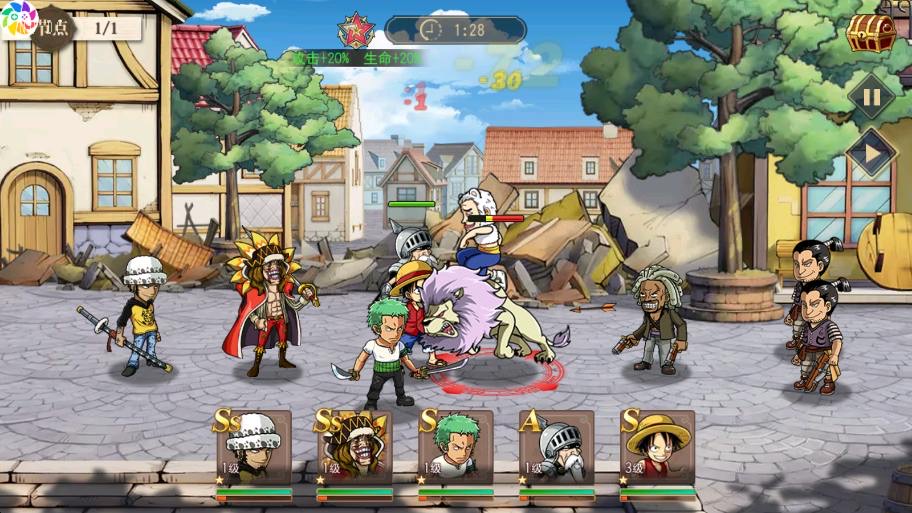
Task: Select the helmeted knight A-rank card
Action: tap(557, 447)
